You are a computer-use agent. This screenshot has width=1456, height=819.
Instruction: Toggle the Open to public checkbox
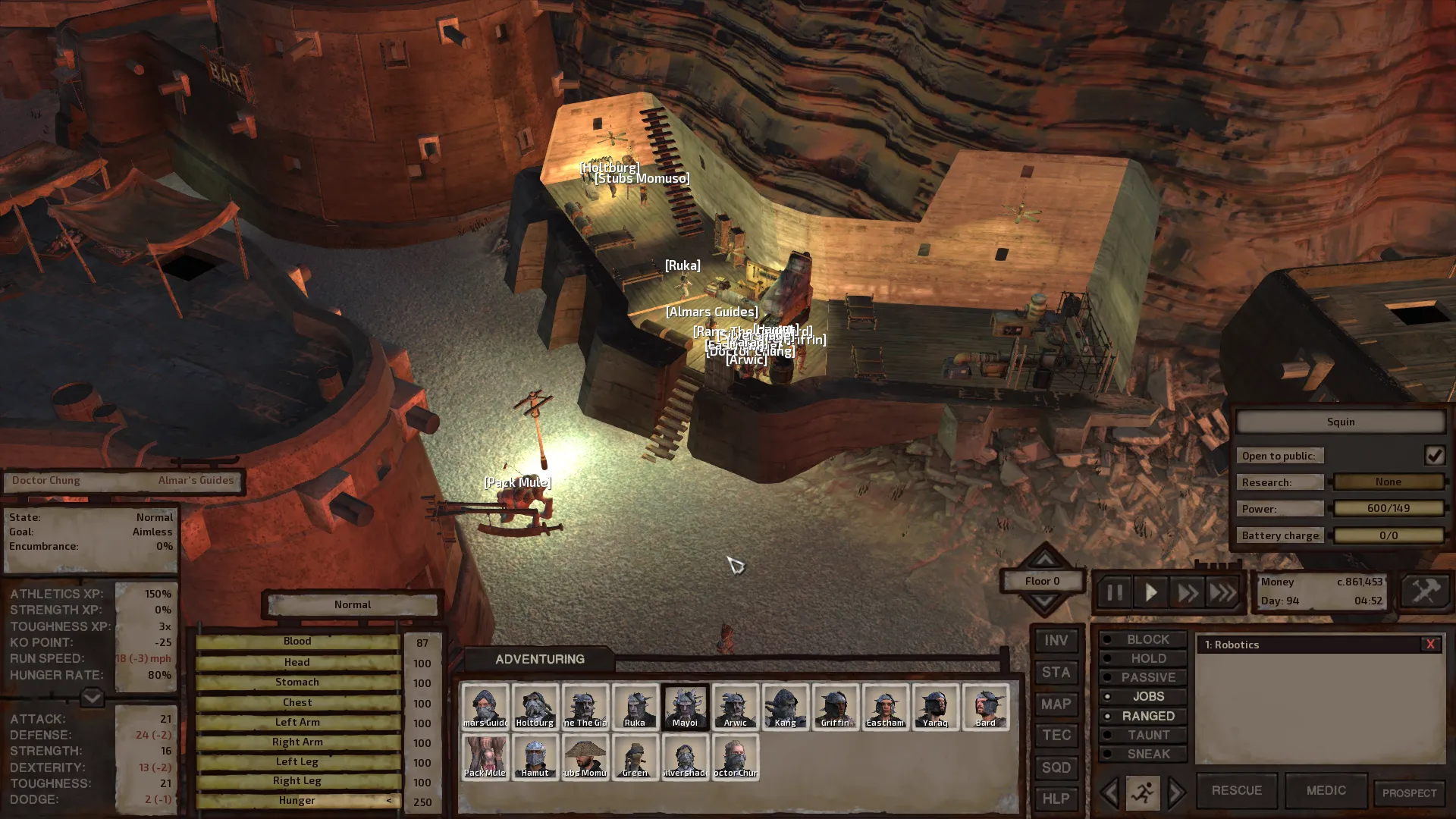[x=1434, y=456]
